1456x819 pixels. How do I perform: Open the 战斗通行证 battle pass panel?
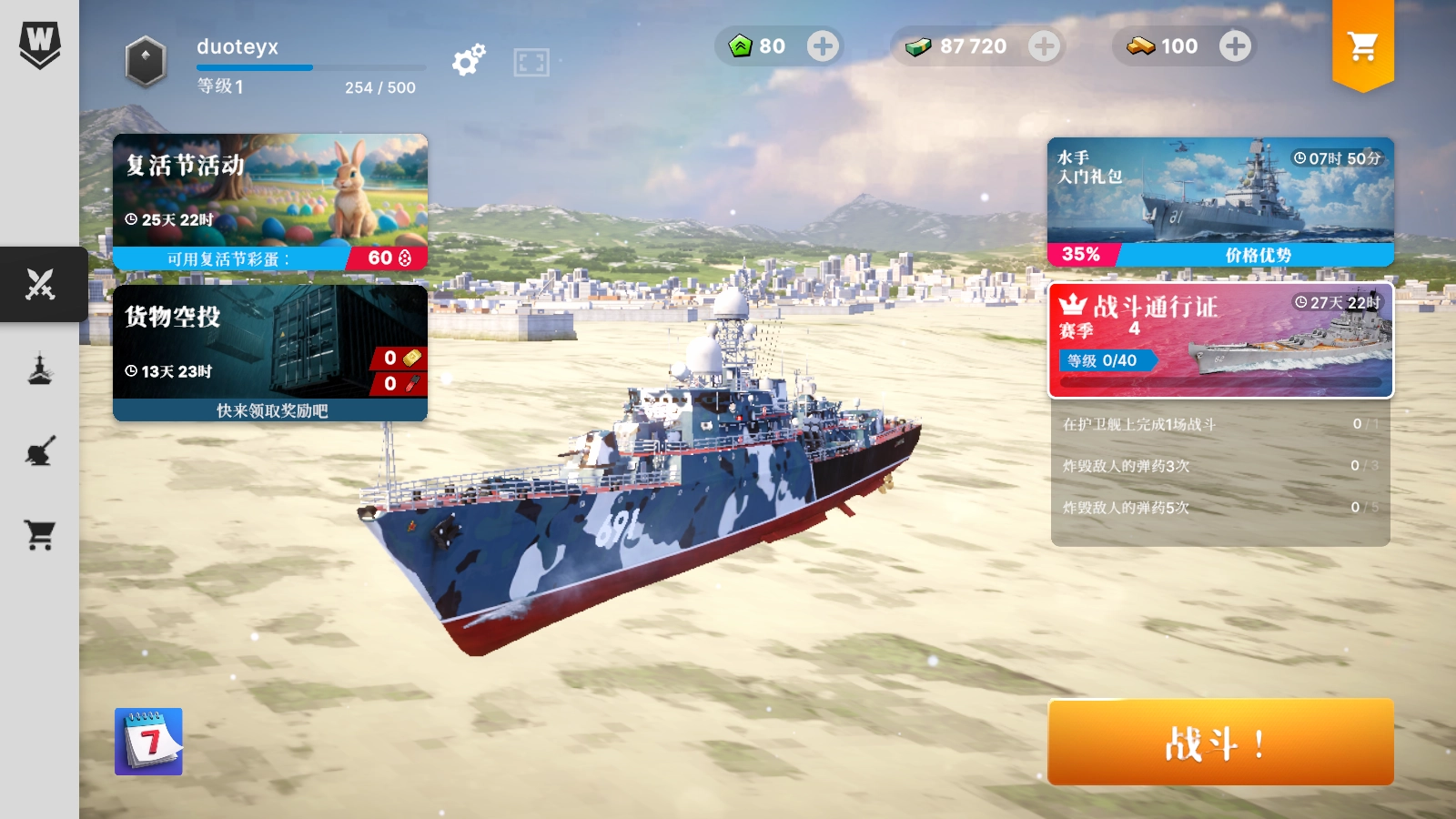1220,340
